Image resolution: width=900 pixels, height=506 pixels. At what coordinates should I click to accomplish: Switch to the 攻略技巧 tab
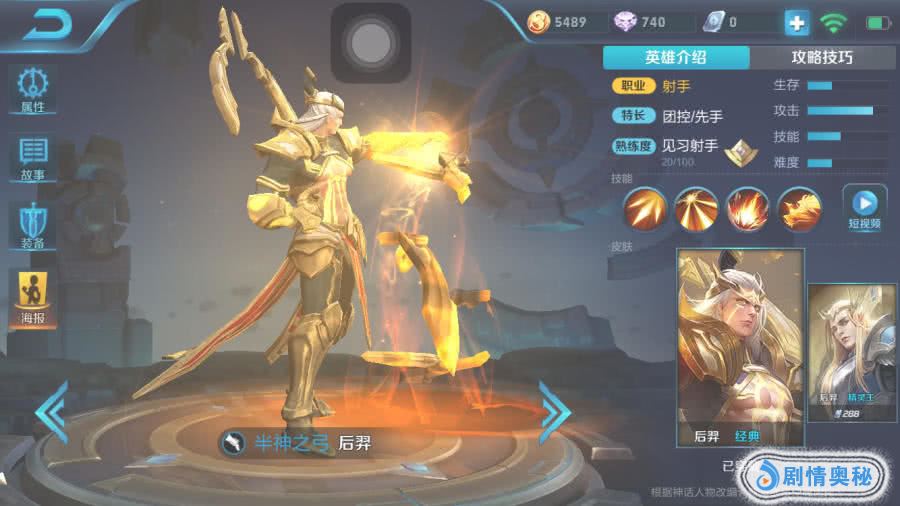click(x=821, y=57)
